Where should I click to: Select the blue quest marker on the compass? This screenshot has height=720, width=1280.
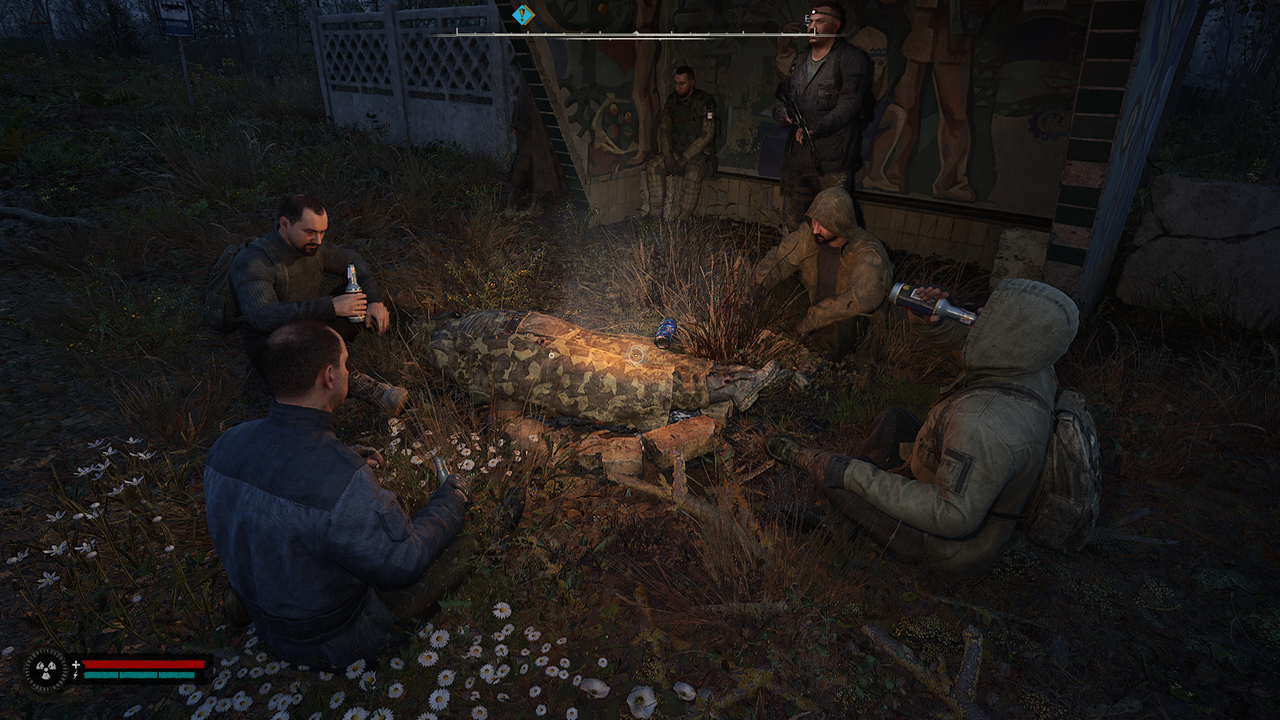523,15
